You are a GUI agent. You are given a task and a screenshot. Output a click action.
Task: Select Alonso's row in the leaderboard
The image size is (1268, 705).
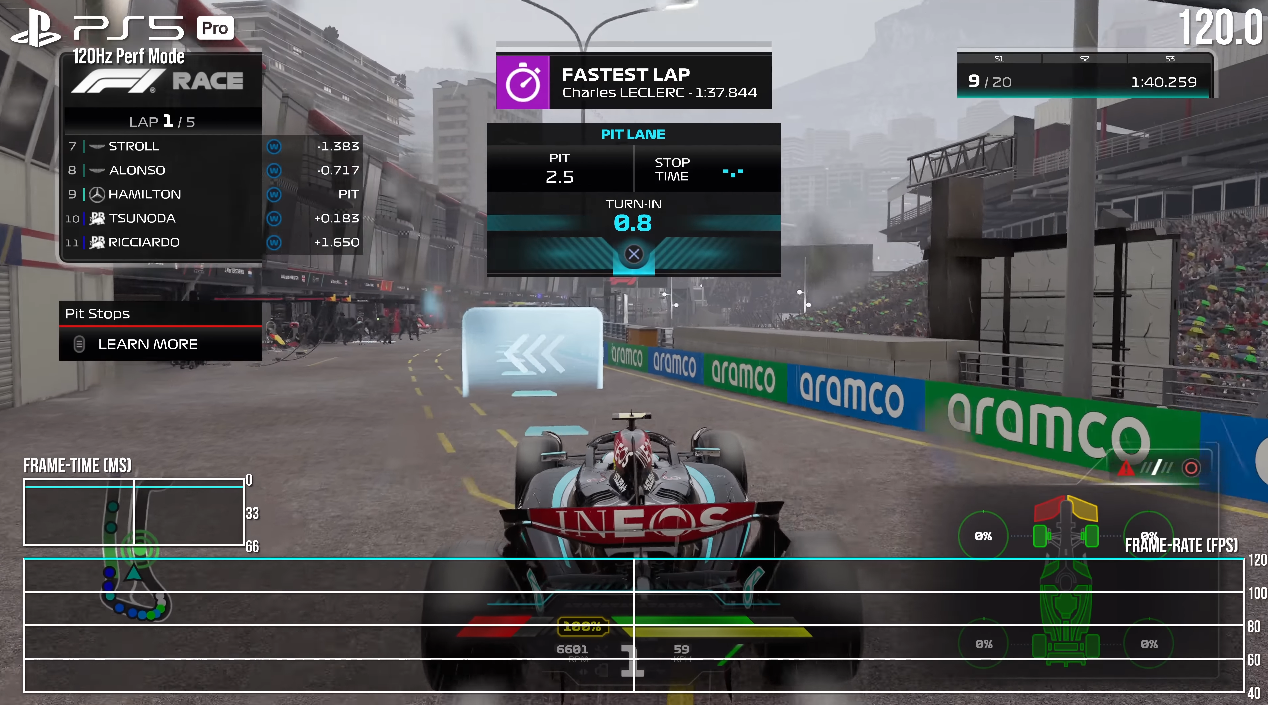(x=212, y=170)
